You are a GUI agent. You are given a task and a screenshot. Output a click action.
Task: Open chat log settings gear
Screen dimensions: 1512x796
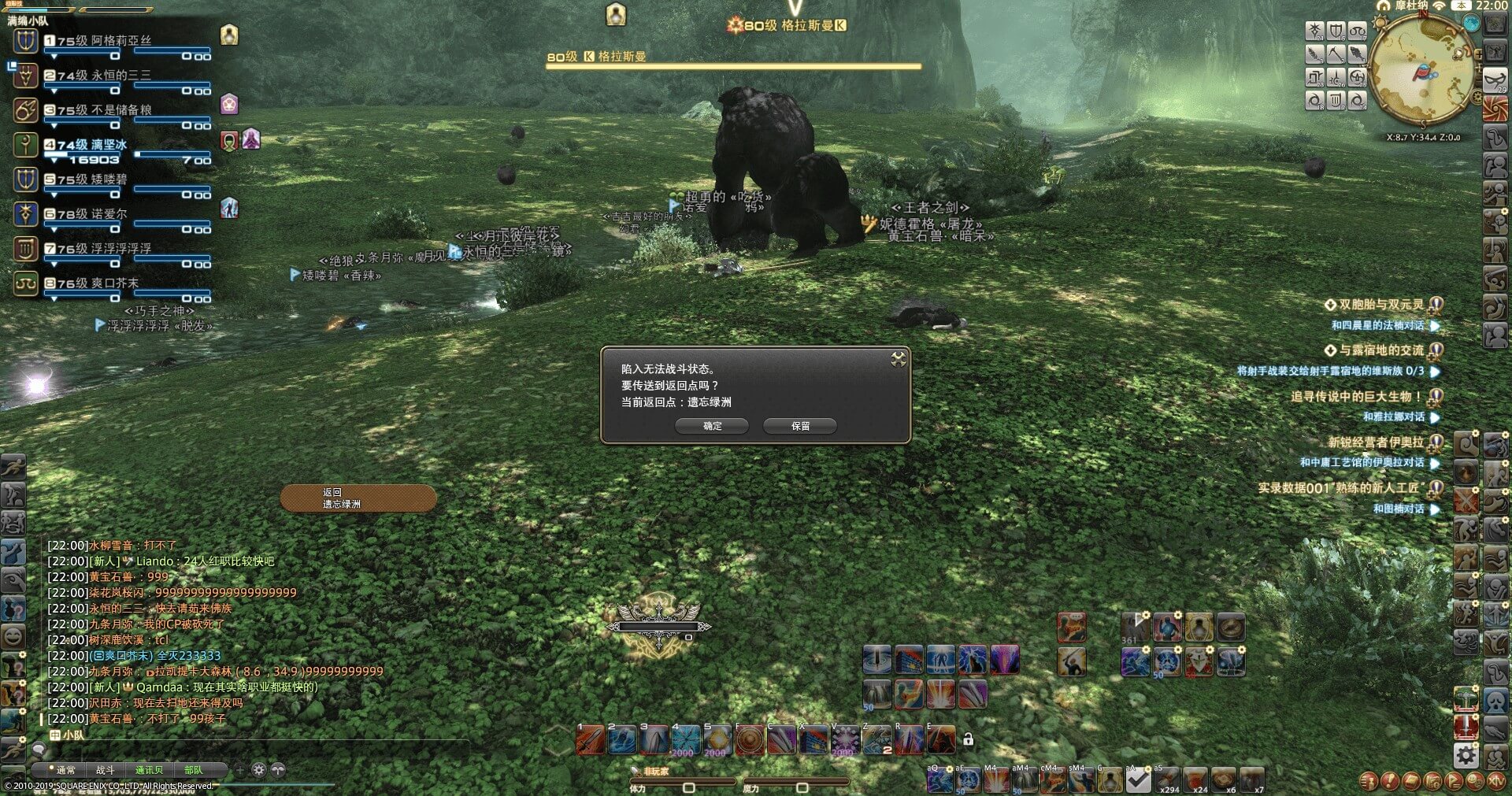[258, 770]
